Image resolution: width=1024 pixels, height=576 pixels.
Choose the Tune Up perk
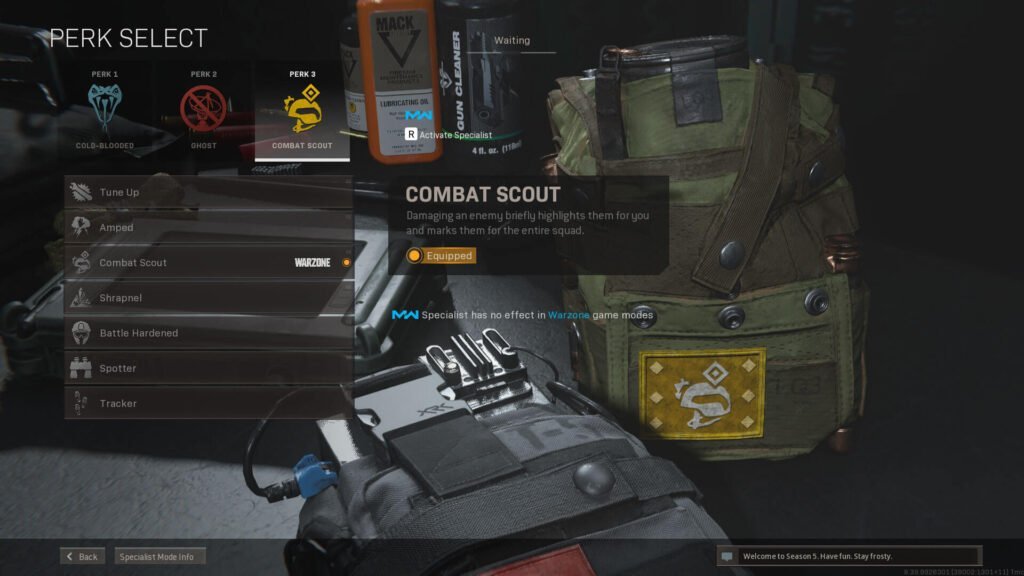tap(208, 192)
